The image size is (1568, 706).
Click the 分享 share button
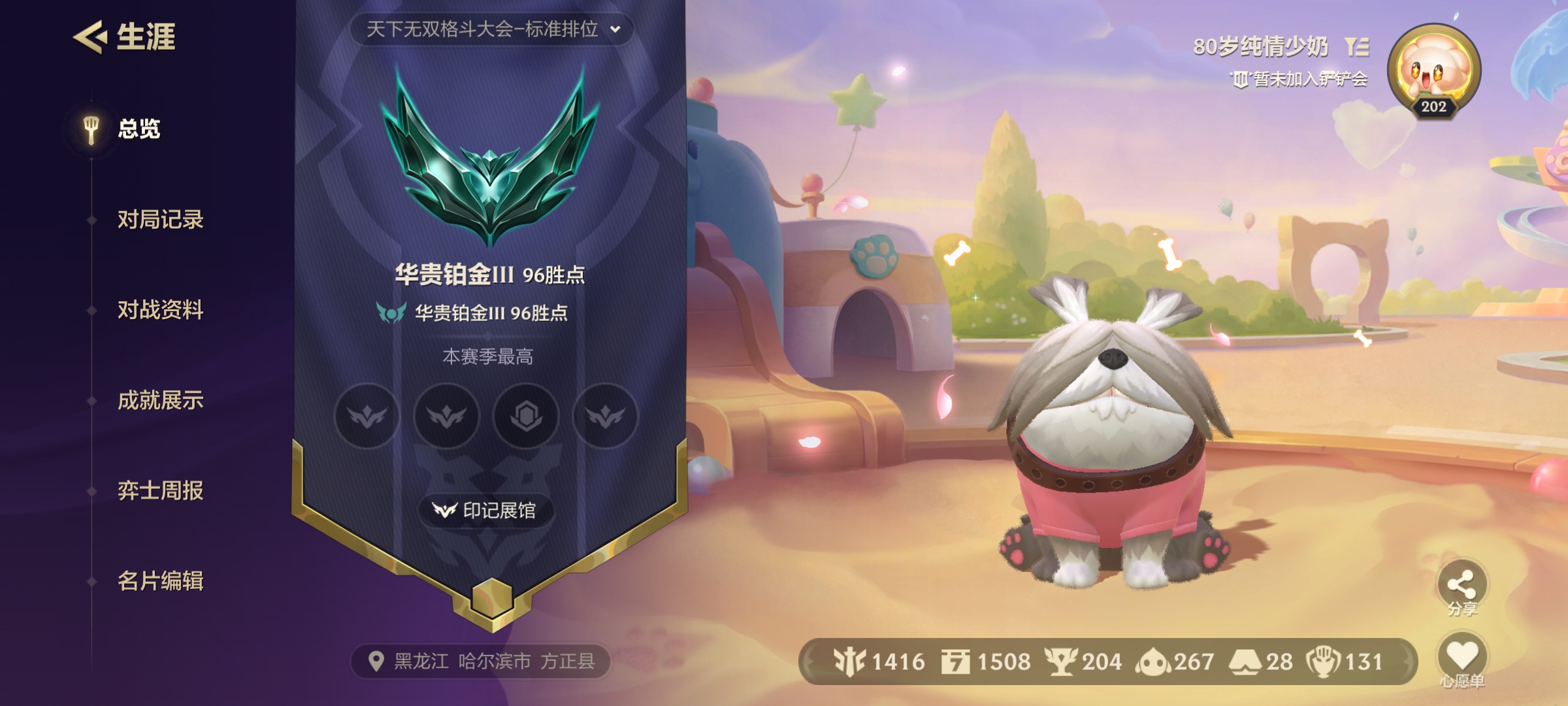click(x=1461, y=585)
